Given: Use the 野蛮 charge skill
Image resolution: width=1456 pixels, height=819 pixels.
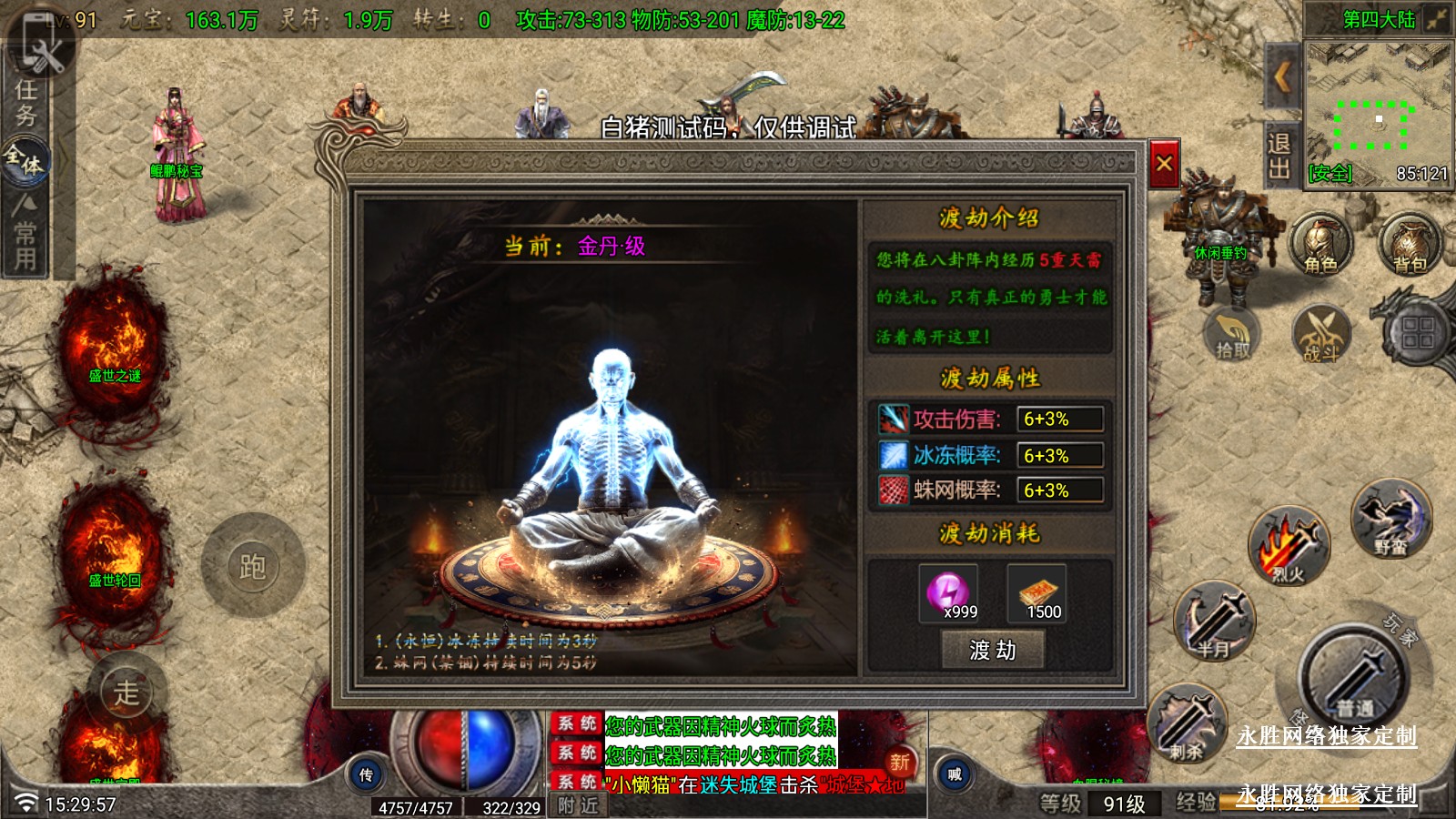Looking at the screenshot, I should coord(1391,519).
